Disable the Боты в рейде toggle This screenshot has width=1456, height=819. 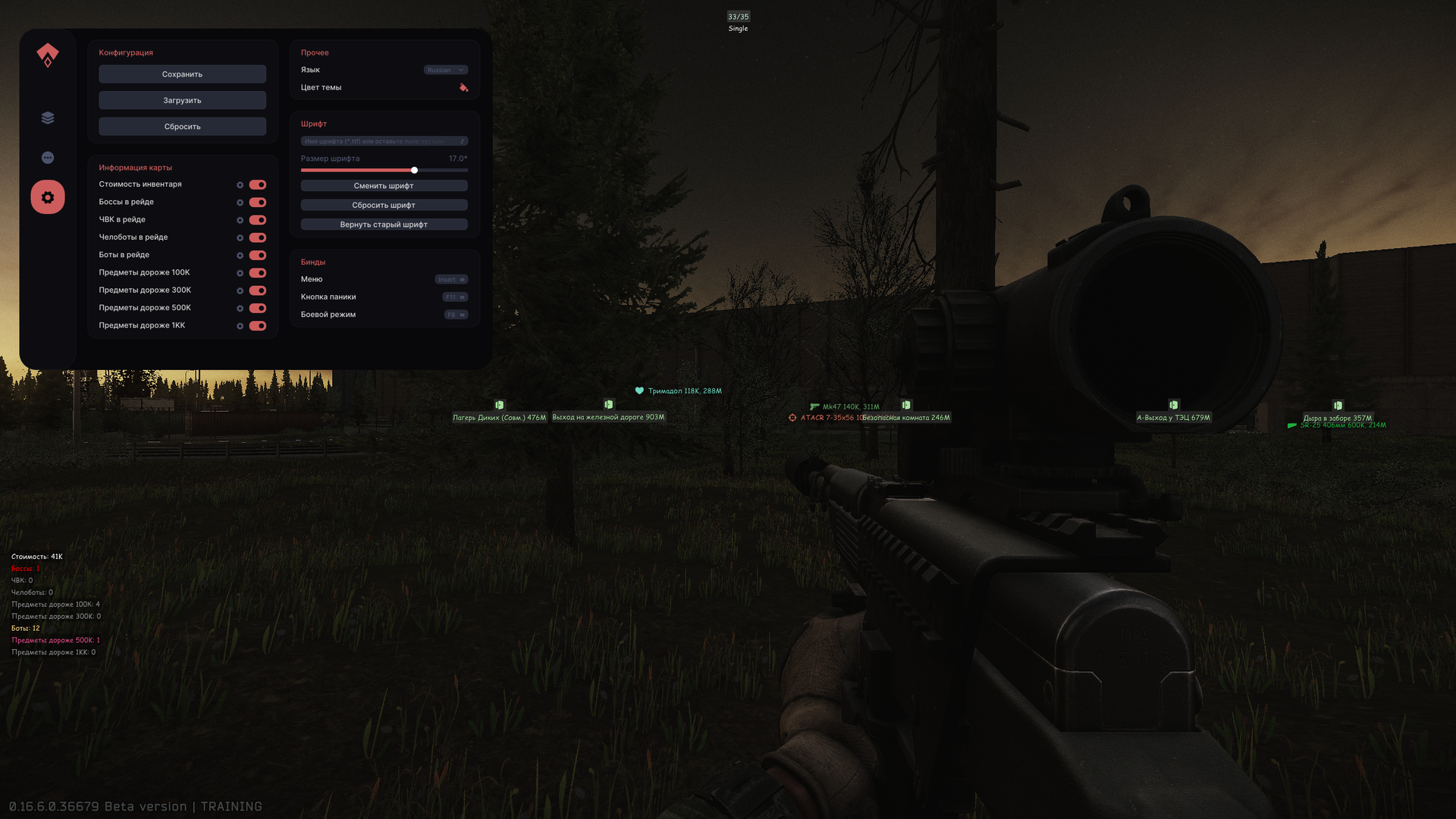point(258,256)
